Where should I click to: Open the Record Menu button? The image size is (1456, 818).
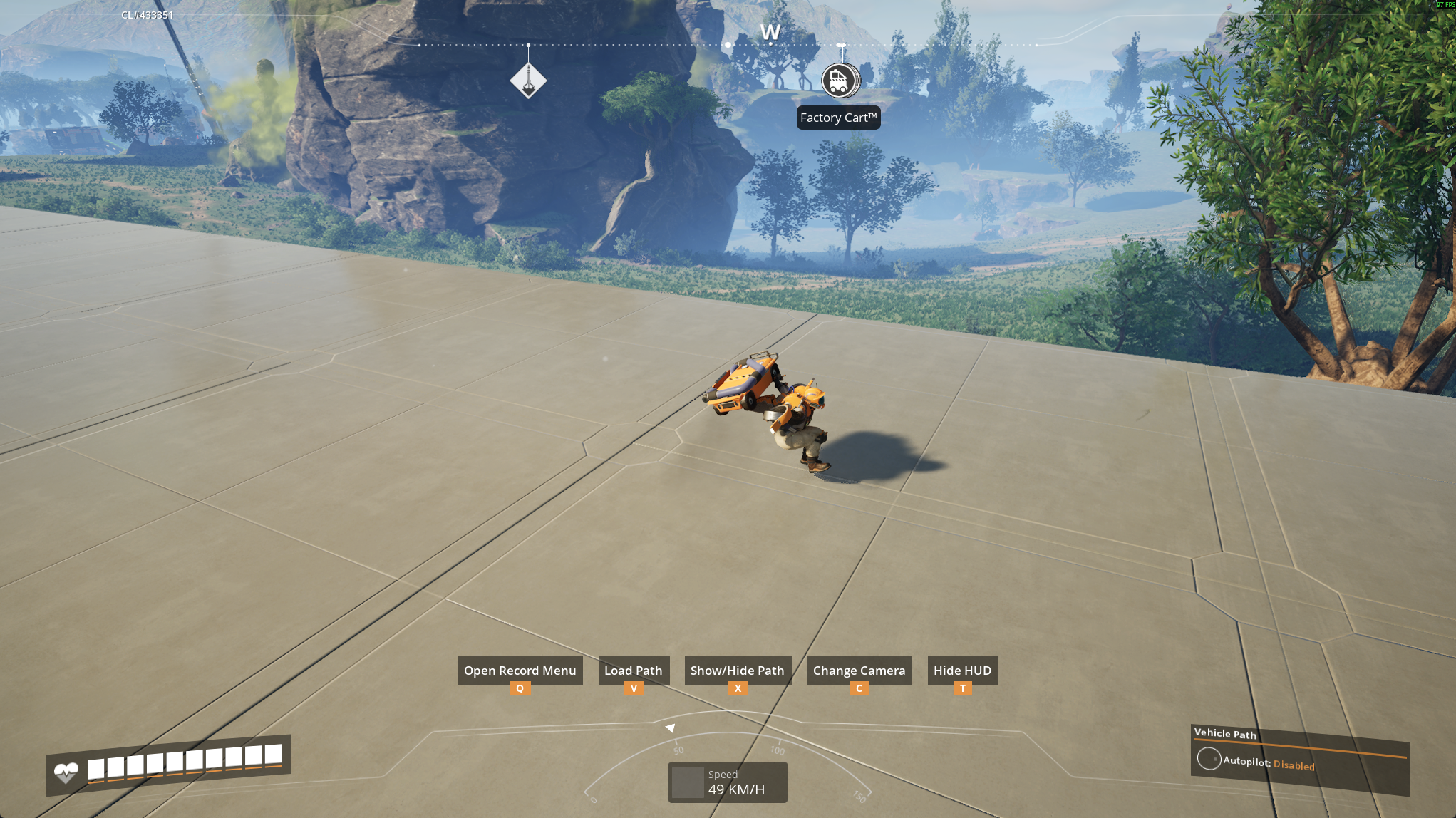pyautogui.click(x=520, y=671)
